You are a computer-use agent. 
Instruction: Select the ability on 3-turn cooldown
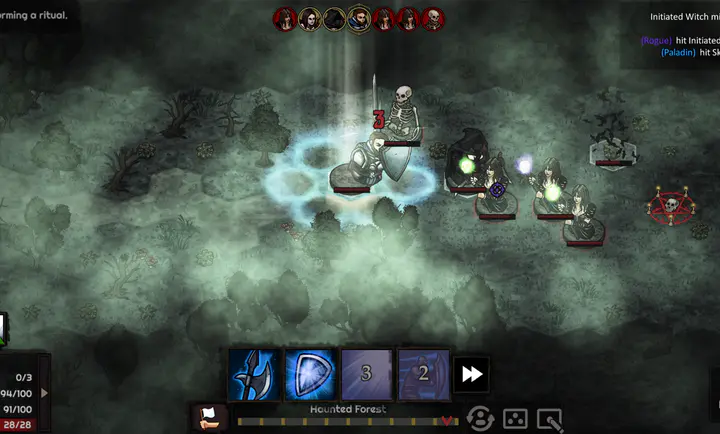[366, 374]
